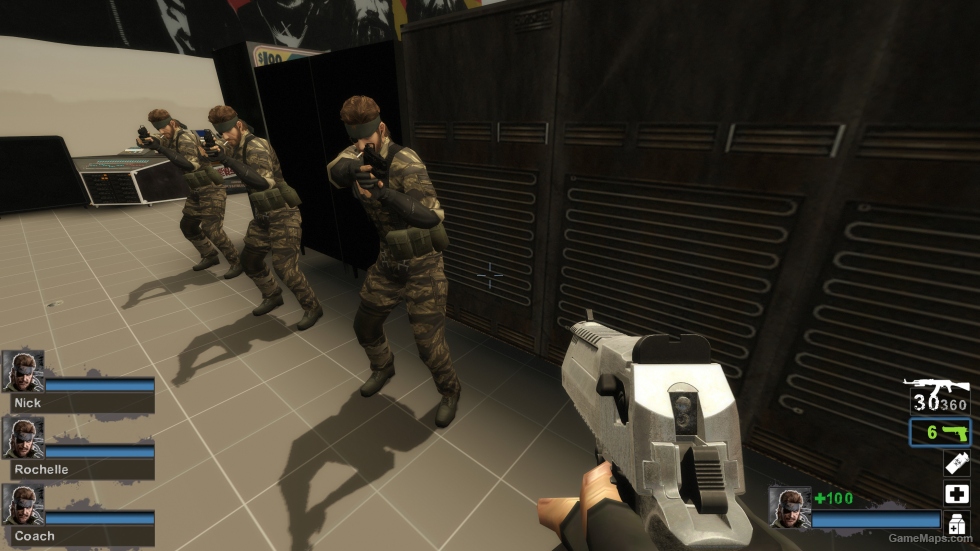Click Nick's teammate portrait
This screenshot has height=551, width=980.
(22, 370)
